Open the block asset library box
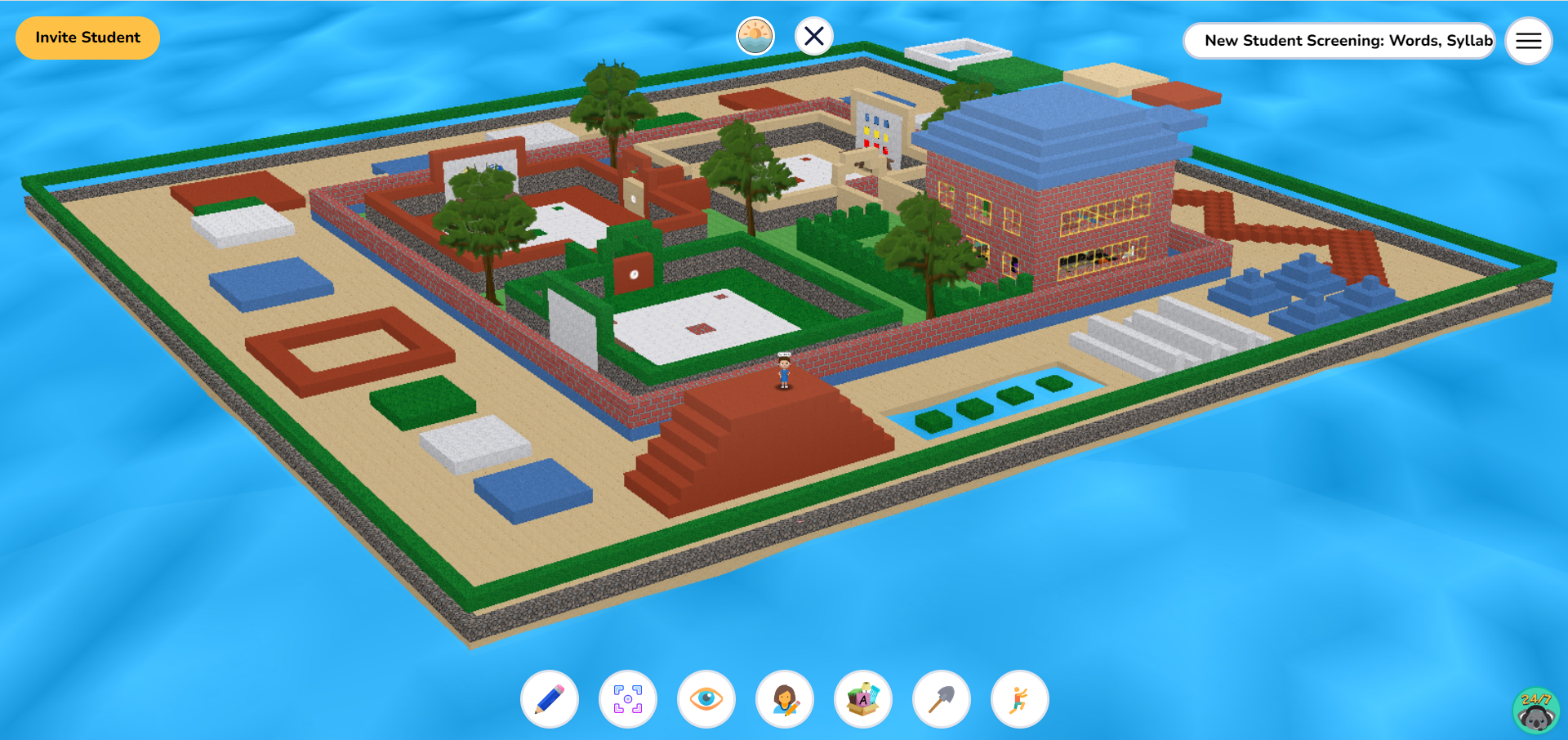The width and height of the screenshot is (1568, 740). click(862, 700)
